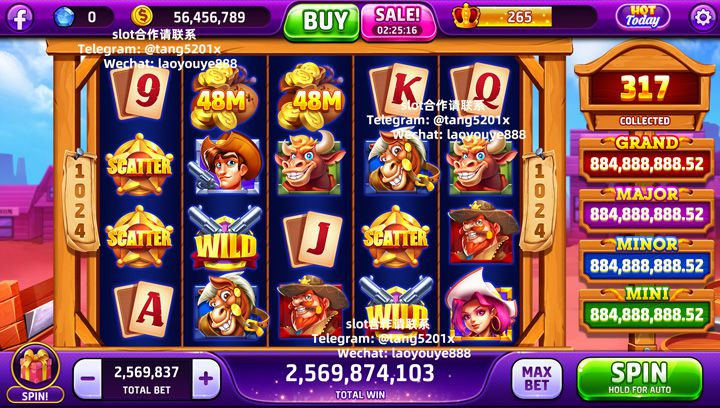Open the Facebook connect button
This screenshot has height=408, width=720.
click(x=19, y=17)
